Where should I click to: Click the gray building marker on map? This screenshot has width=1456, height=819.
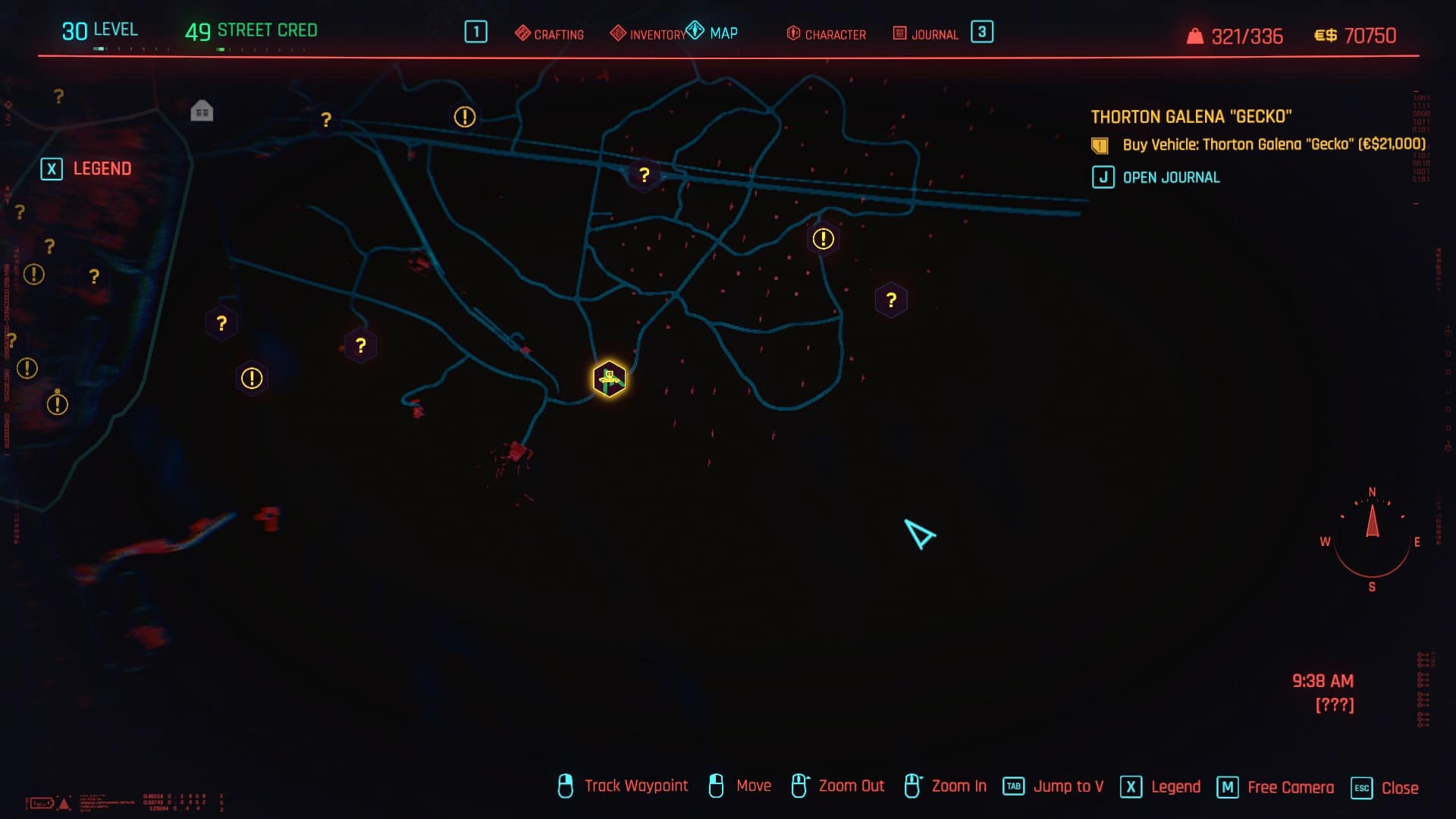click(x=202, y=111)
